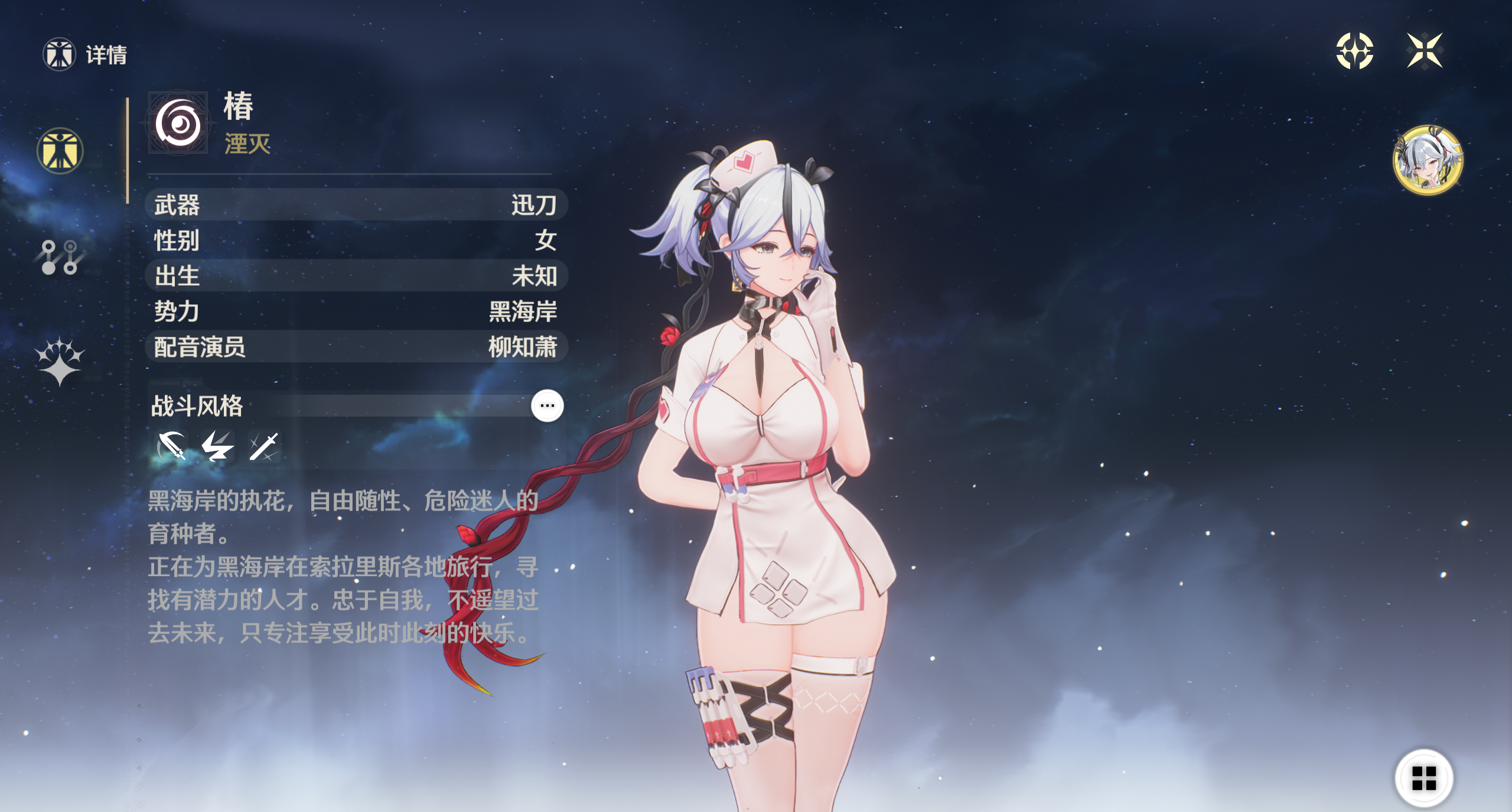
Task: Select the lightning bolt combat style icon
Action: 217,446
